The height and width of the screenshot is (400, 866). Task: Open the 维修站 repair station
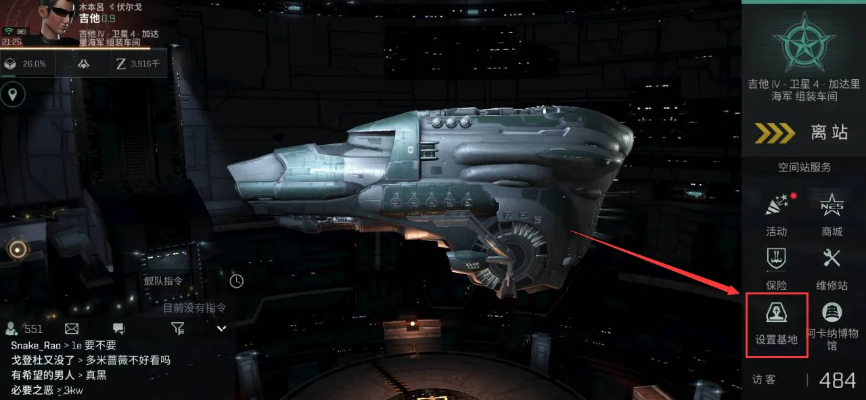tap(831, 266)
